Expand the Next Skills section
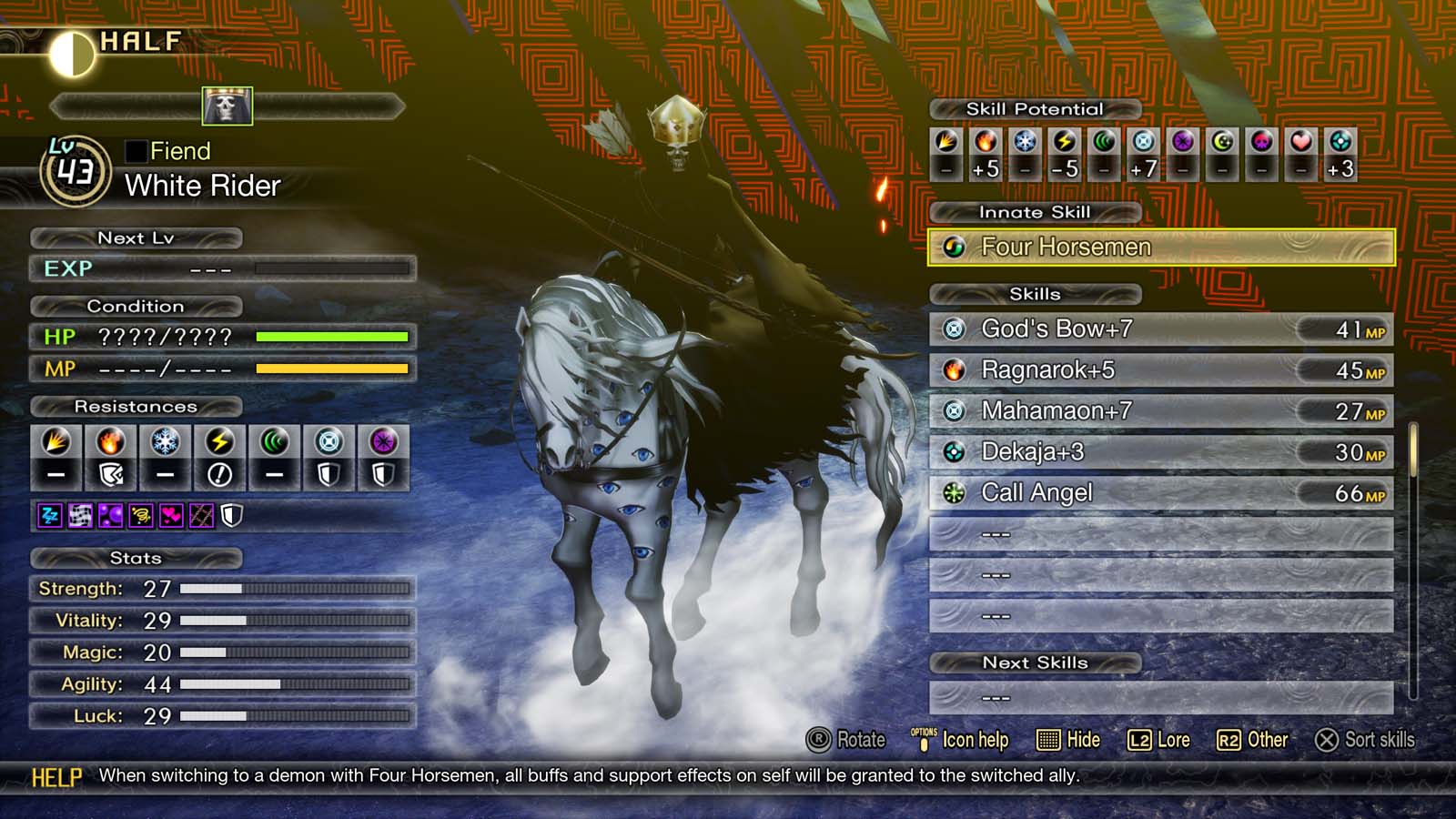 pyautogui.click(x=1034, y=662)
